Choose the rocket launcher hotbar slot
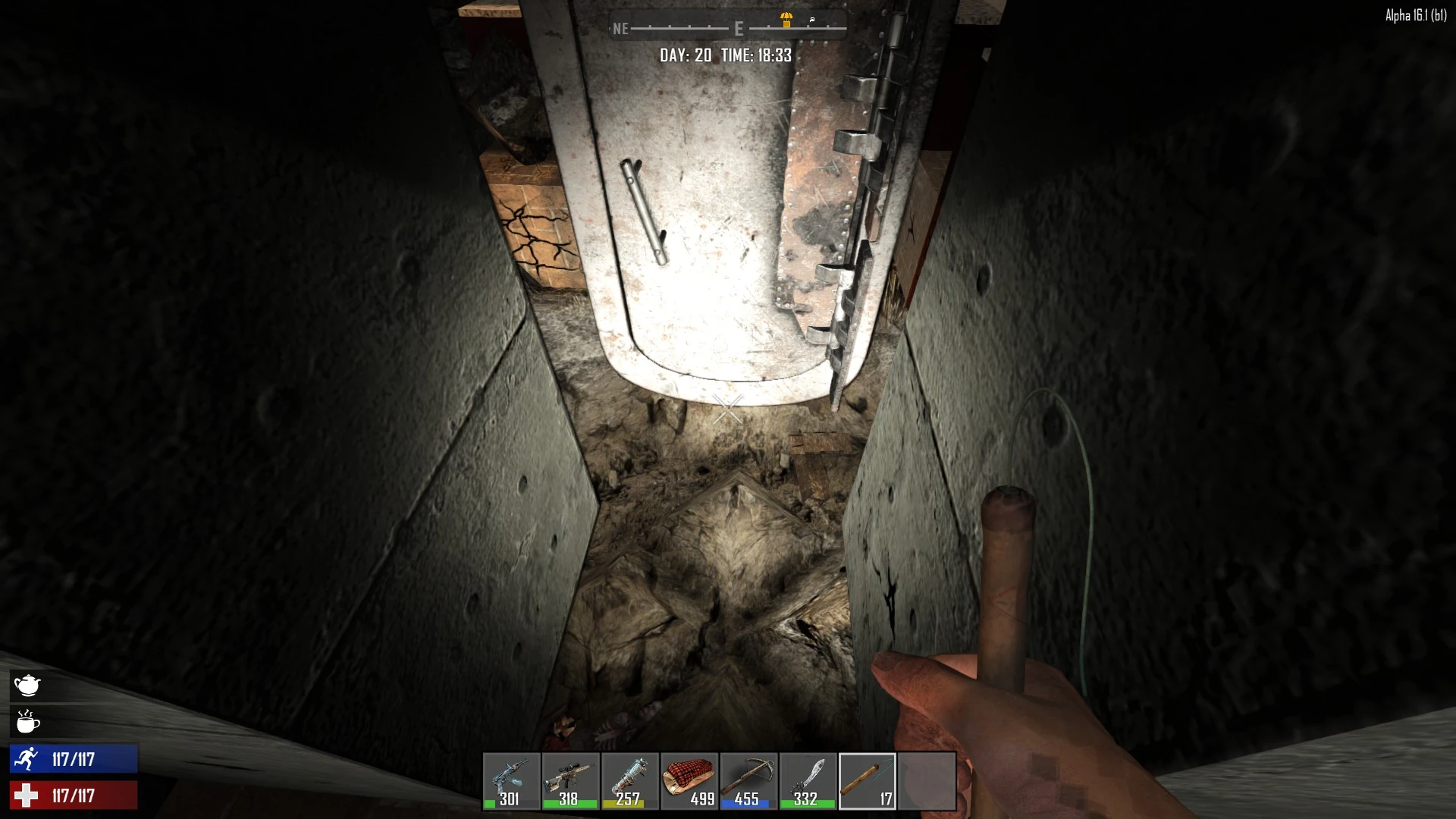 point(629,780)
